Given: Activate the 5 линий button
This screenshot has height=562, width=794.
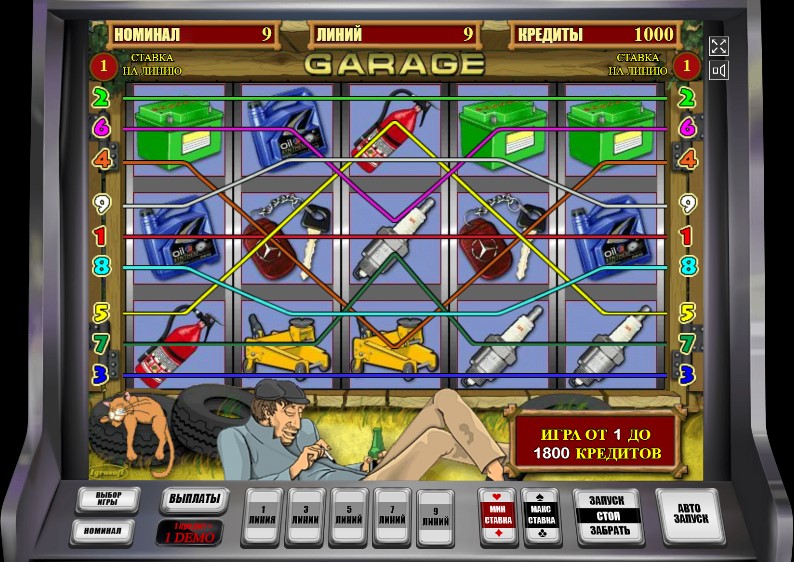Looking at the screenshot, I should coord(349,515).
